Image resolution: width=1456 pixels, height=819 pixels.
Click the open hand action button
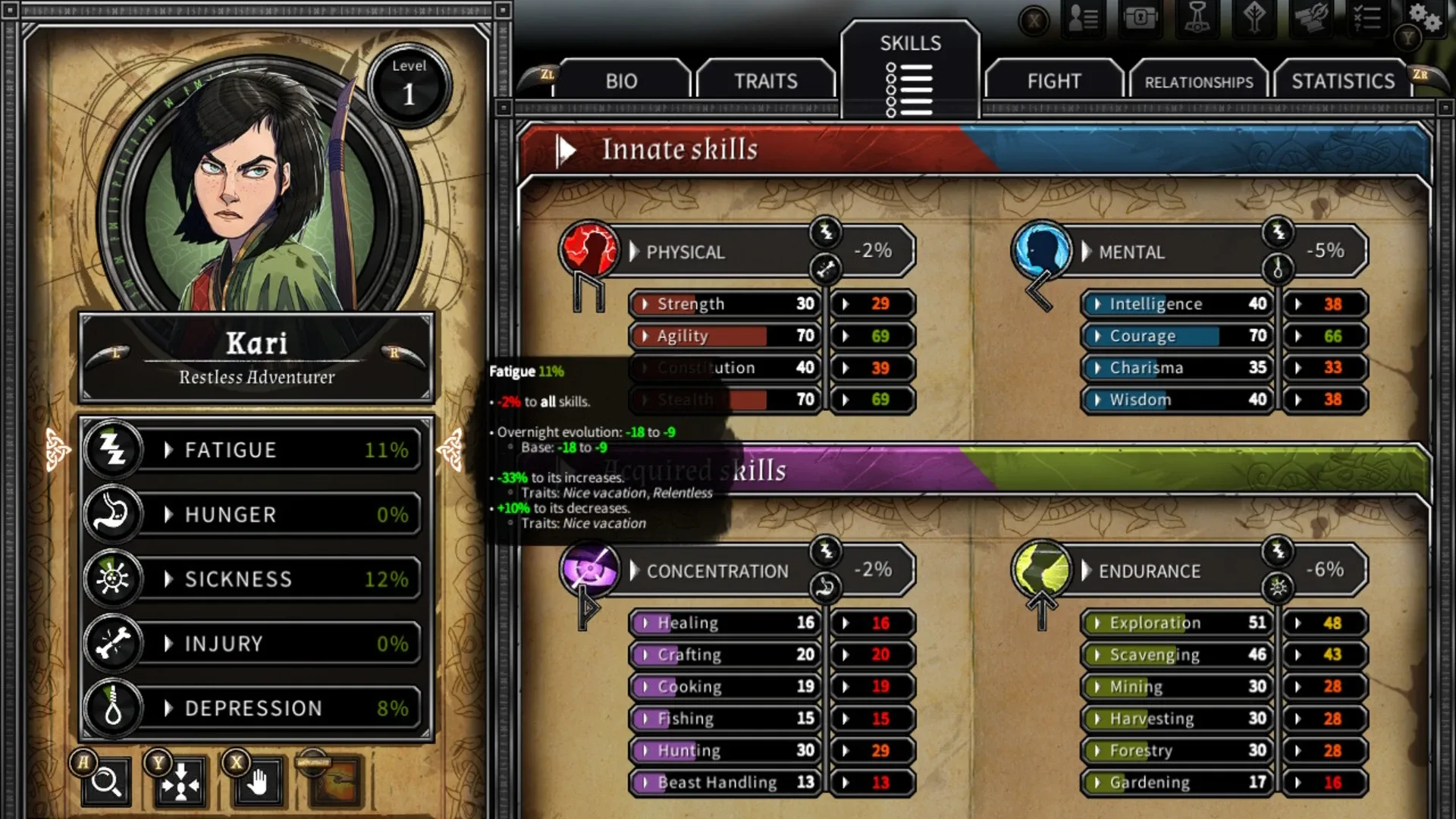pyautogui.click(x=258, y=782)
